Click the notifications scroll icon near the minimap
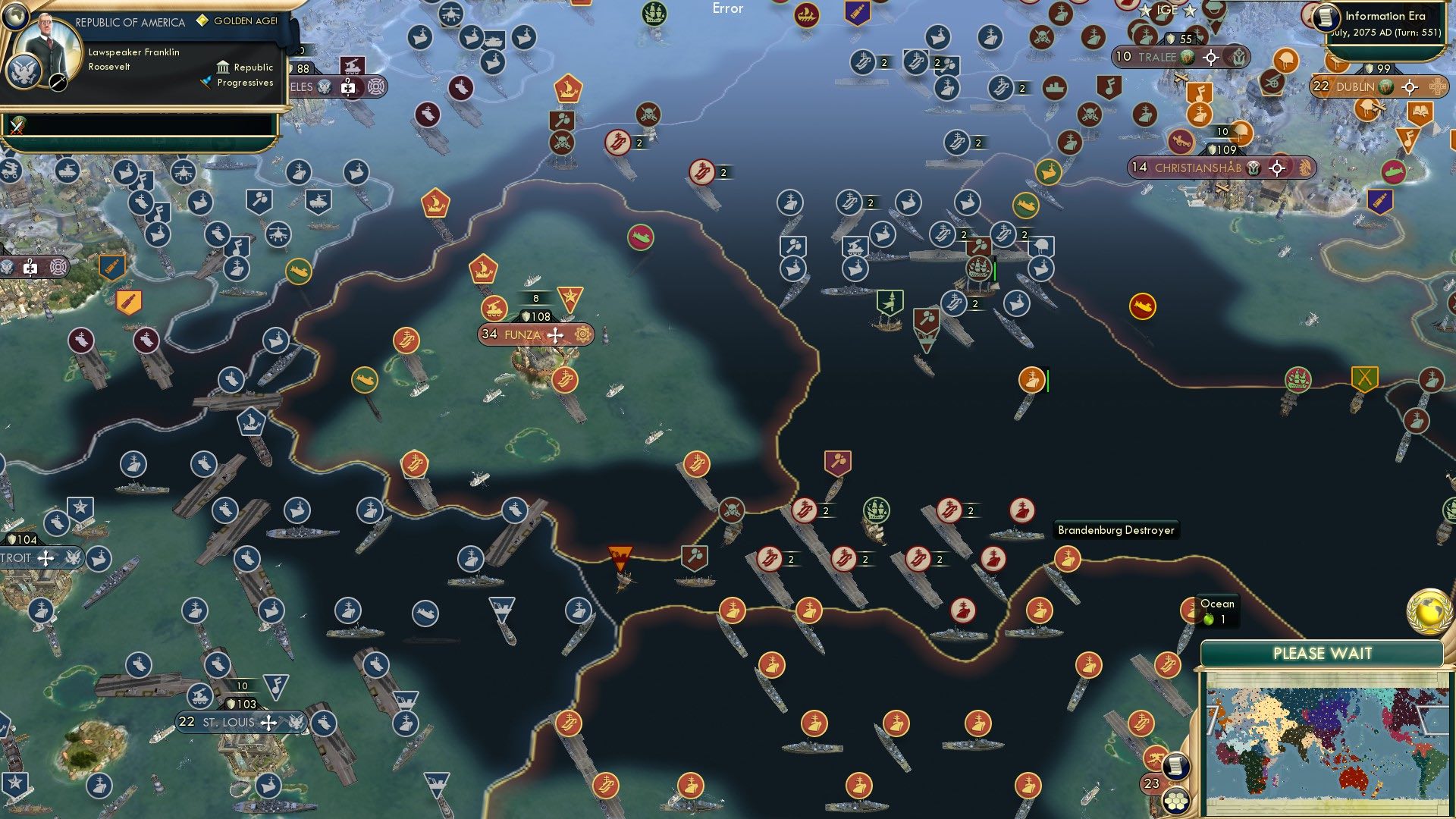 click(x=1175, y=767)
